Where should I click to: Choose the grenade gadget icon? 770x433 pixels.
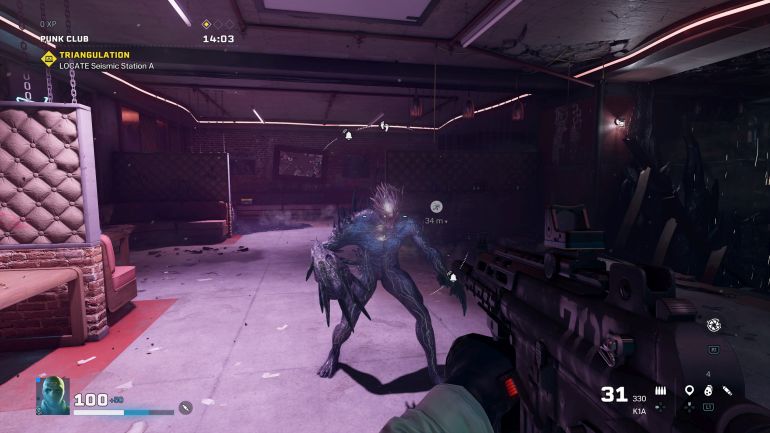point(708,390)
